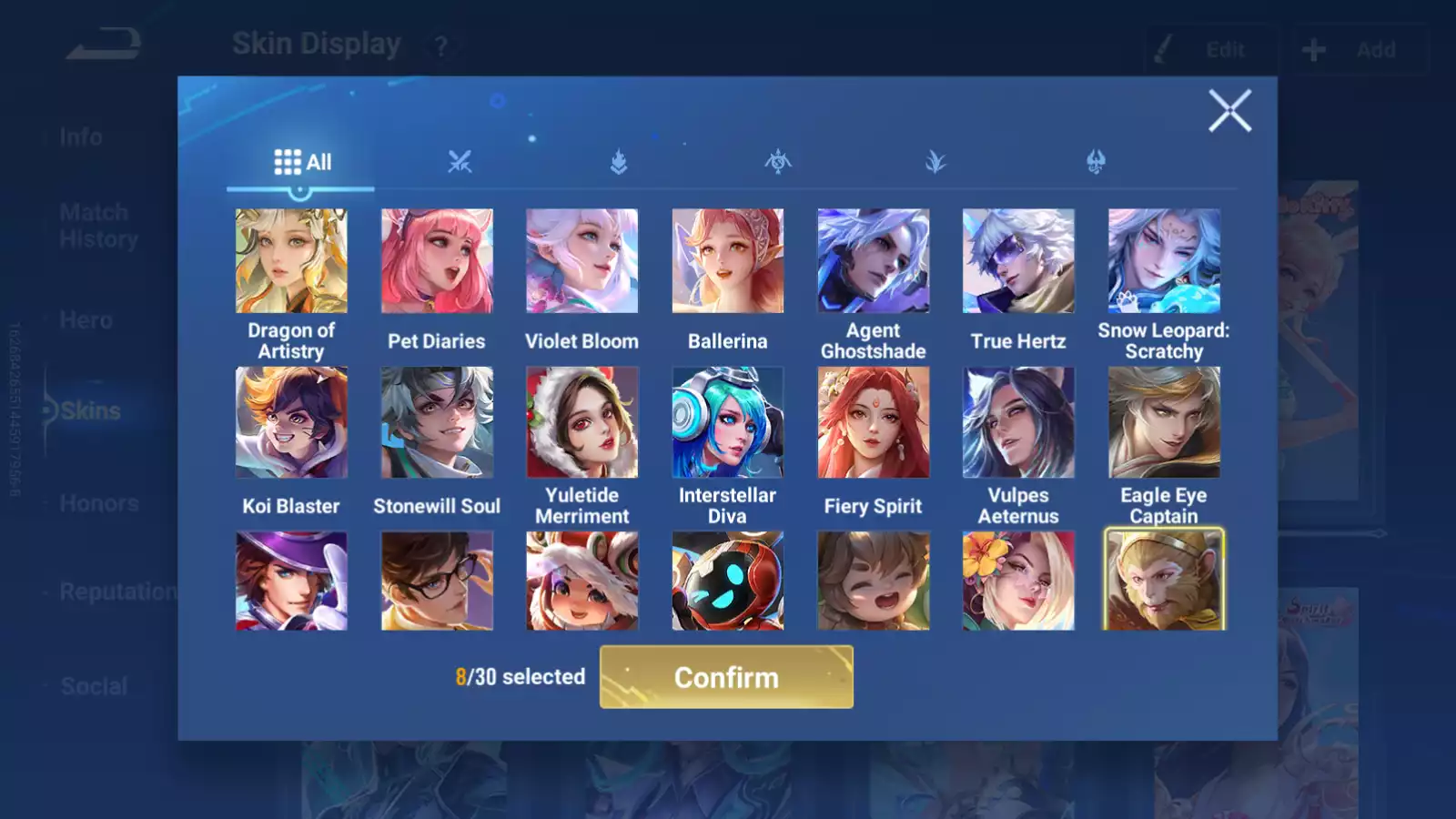
Task: Select the crossed swords class filter
Action: [x=460, y=160]
